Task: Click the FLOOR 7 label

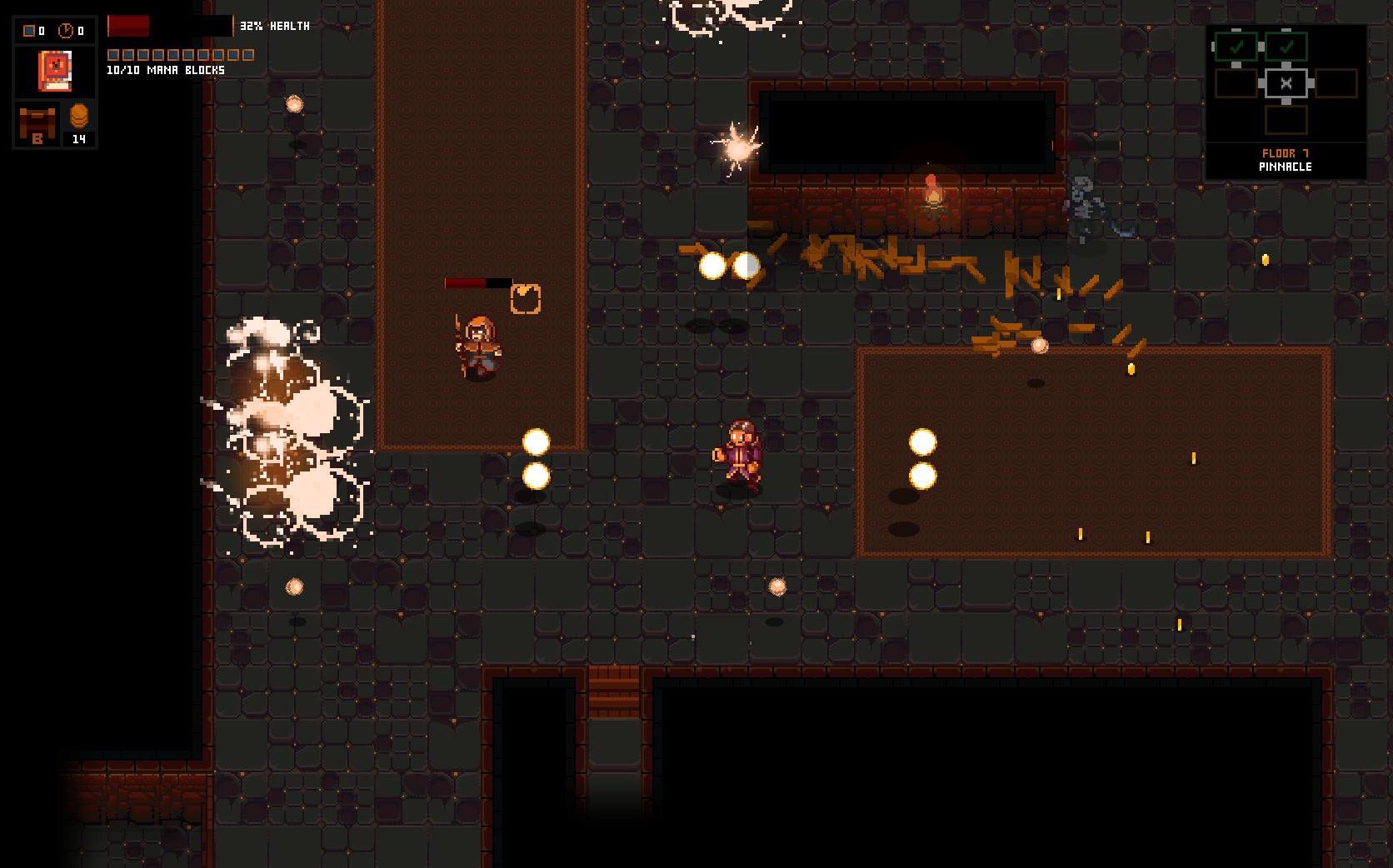Action: (1284, 153)
